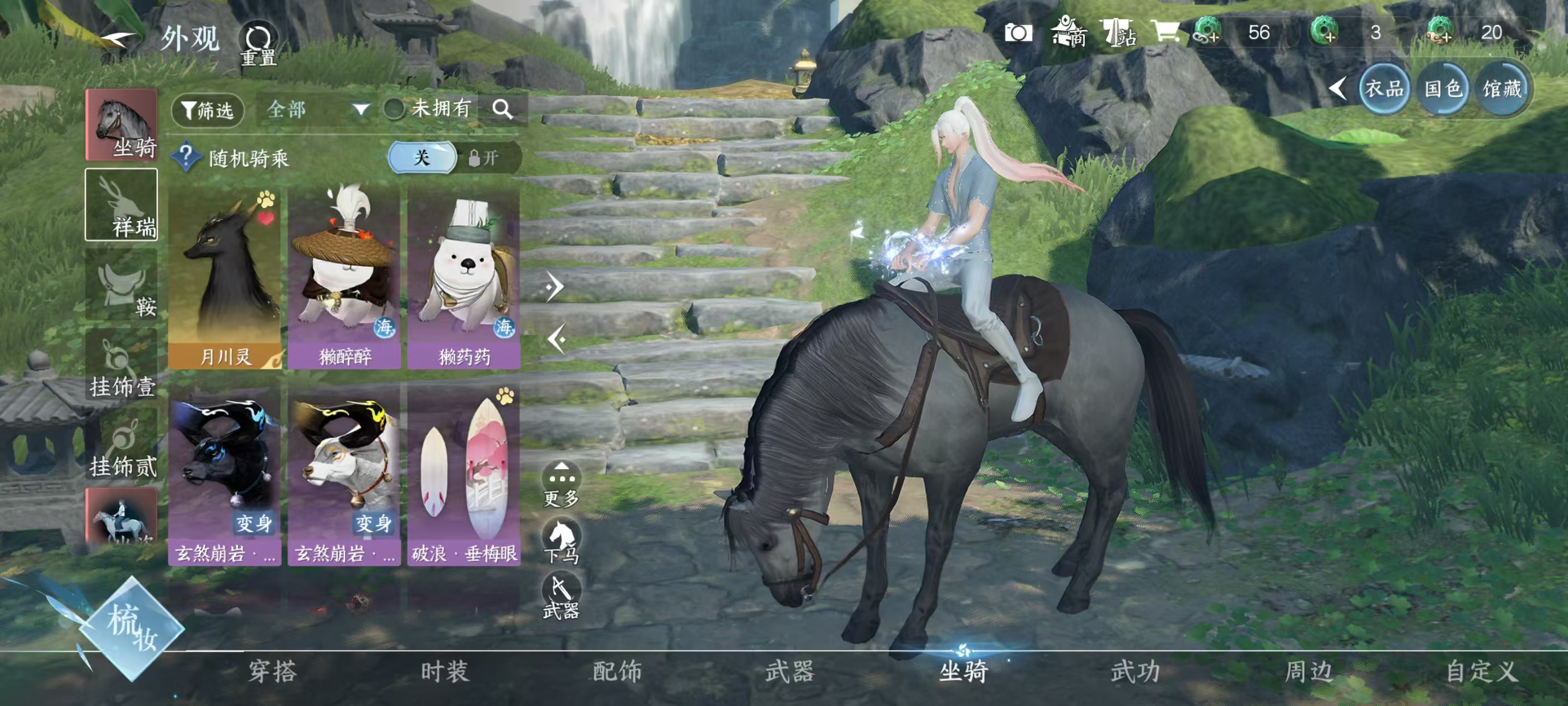
Task: Open the mount search magnifier
Action: pyautogui.click(x=502, y=109)
